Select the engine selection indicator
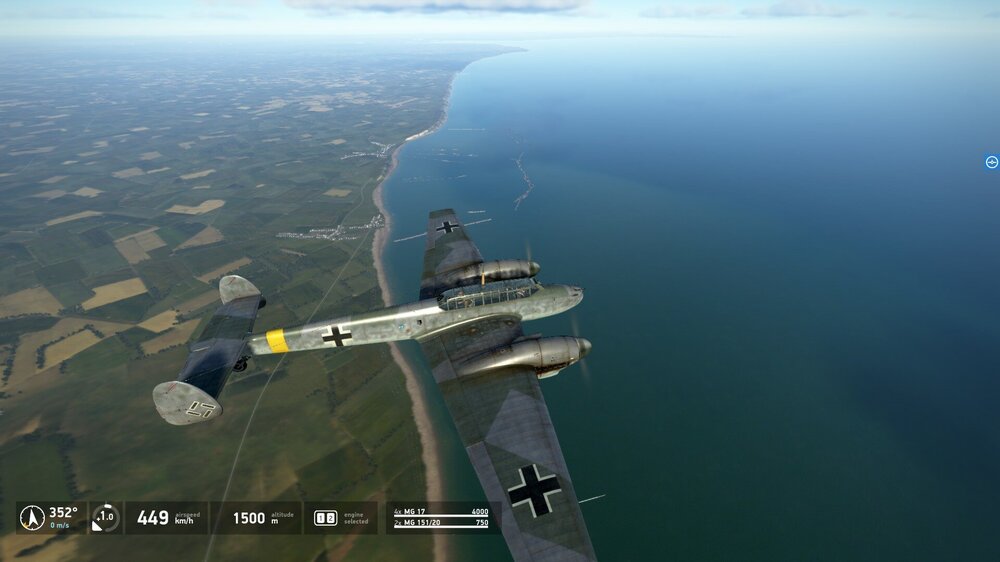The width and height of the screenshot is (1000, 562). click(325, 518)
